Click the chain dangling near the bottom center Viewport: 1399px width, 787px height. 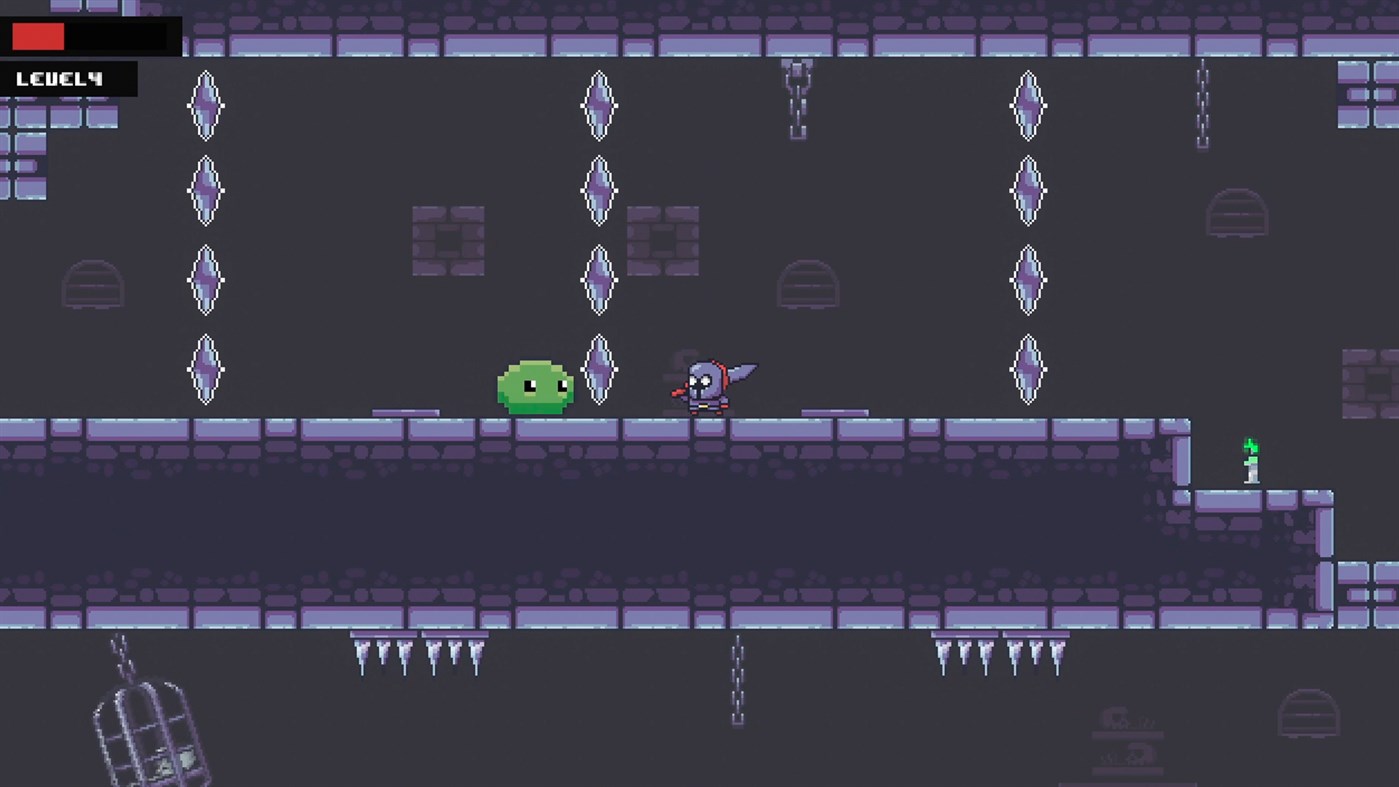coord(738,680)
